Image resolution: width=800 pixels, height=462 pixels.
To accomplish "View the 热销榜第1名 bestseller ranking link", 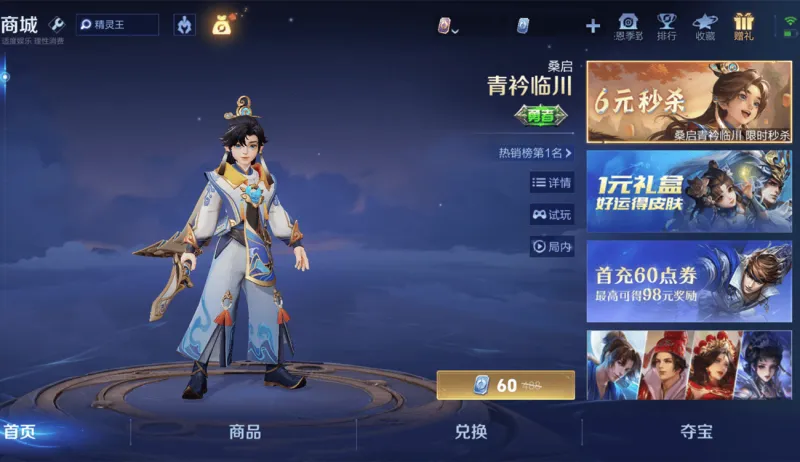I will [535, 153].
